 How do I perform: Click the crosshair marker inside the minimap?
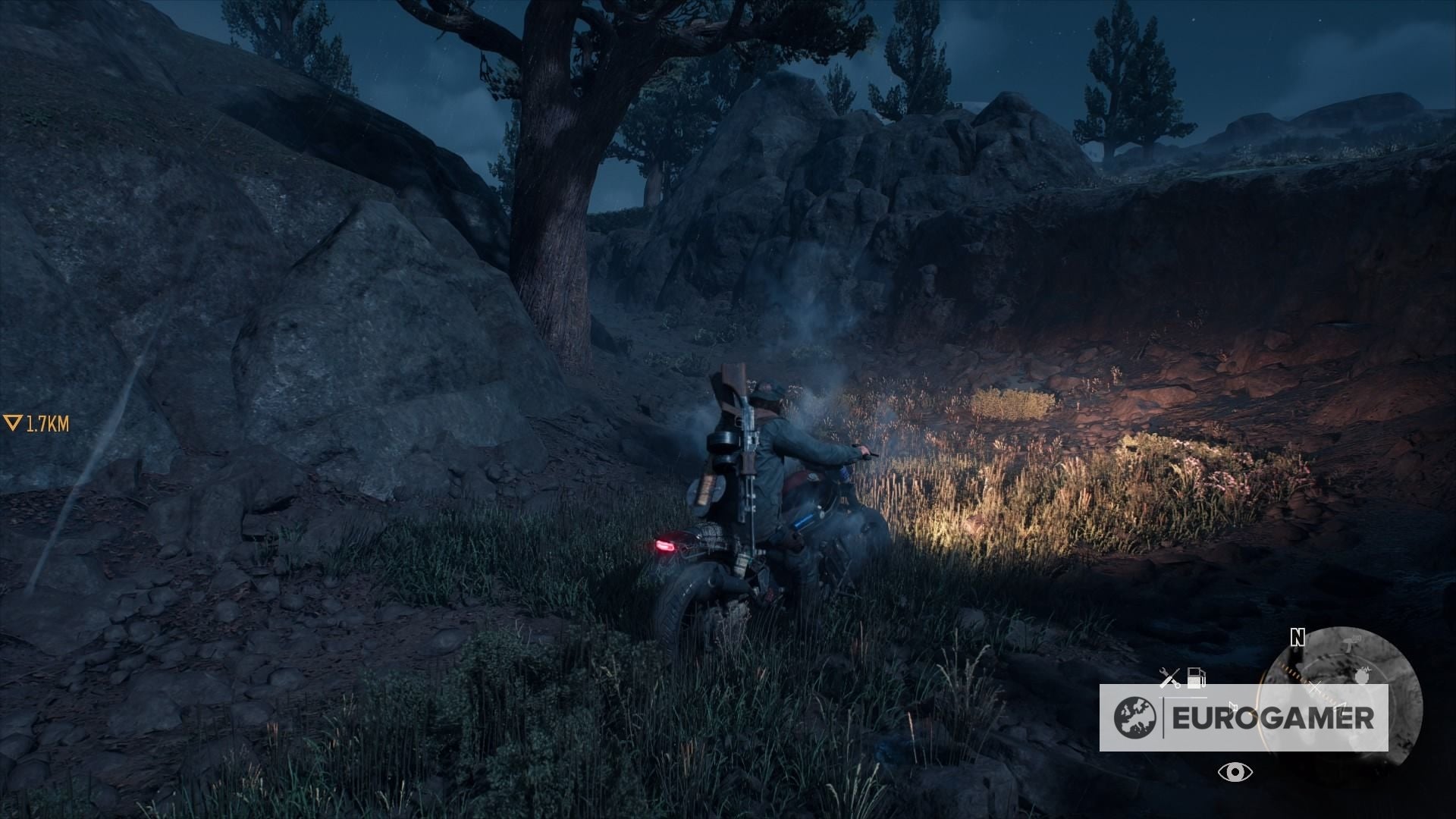click(x=1316, y=686)
